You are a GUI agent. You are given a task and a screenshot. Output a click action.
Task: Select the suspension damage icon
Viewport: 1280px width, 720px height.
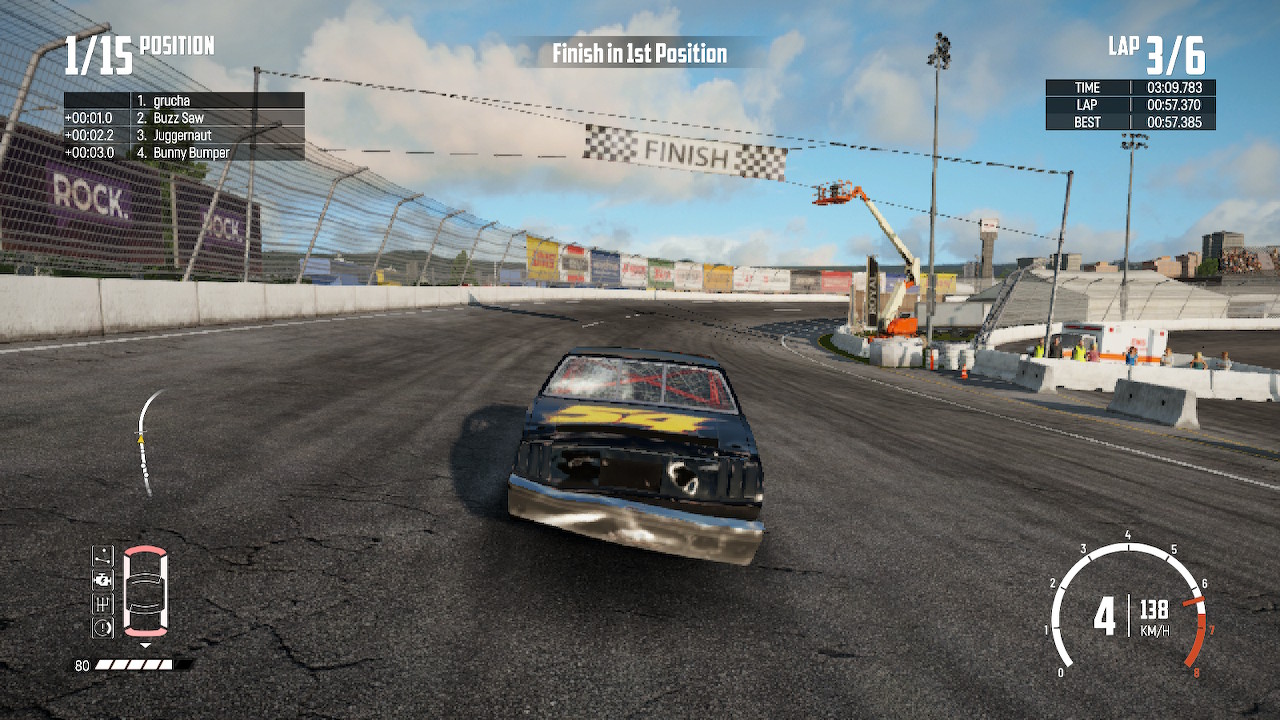[x=102, y=554]
